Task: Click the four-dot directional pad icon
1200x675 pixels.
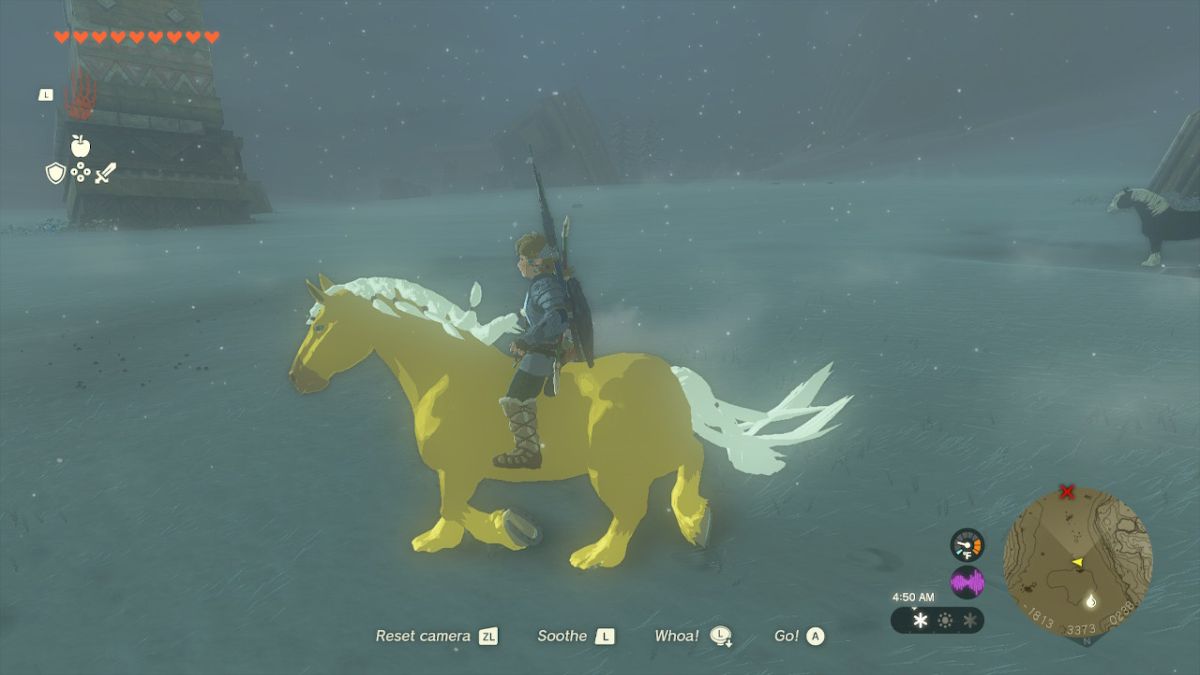Action: tap(80, 173)
